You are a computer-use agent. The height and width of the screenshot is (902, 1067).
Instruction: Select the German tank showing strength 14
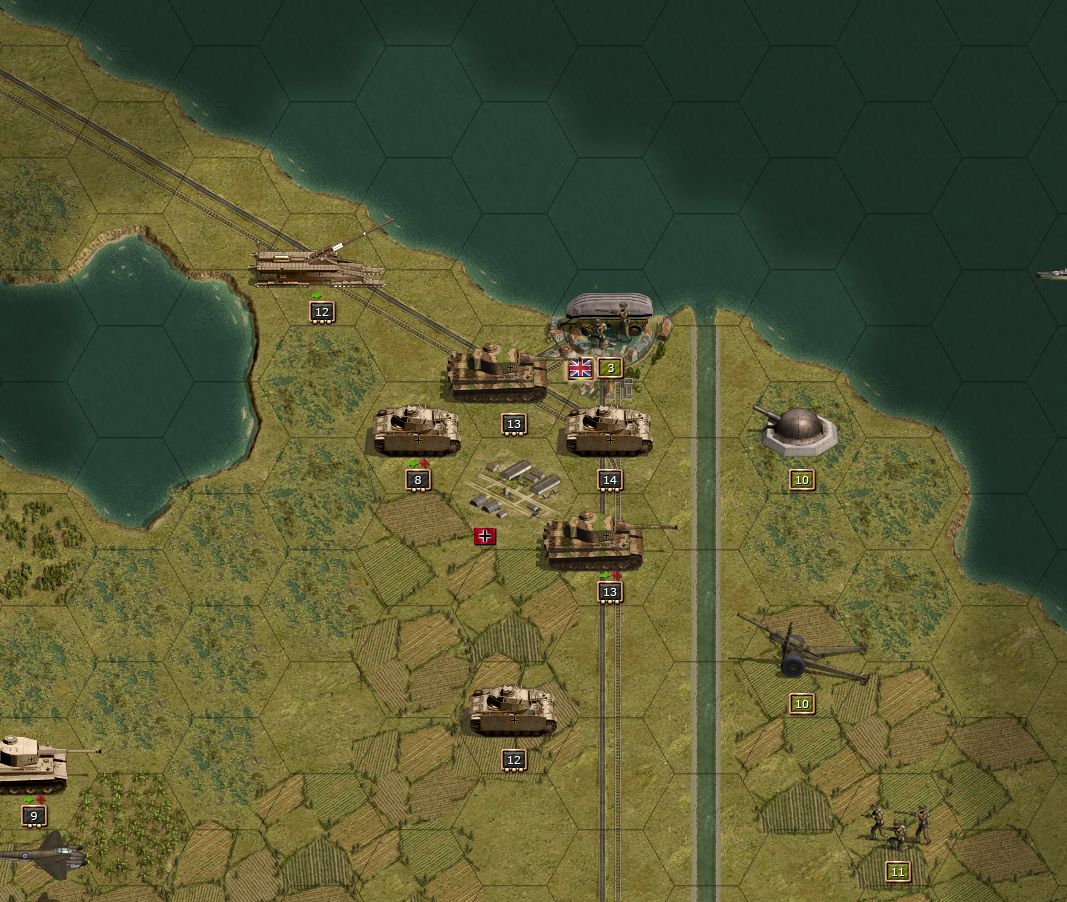pyautogui.click(x=609, y=431)
